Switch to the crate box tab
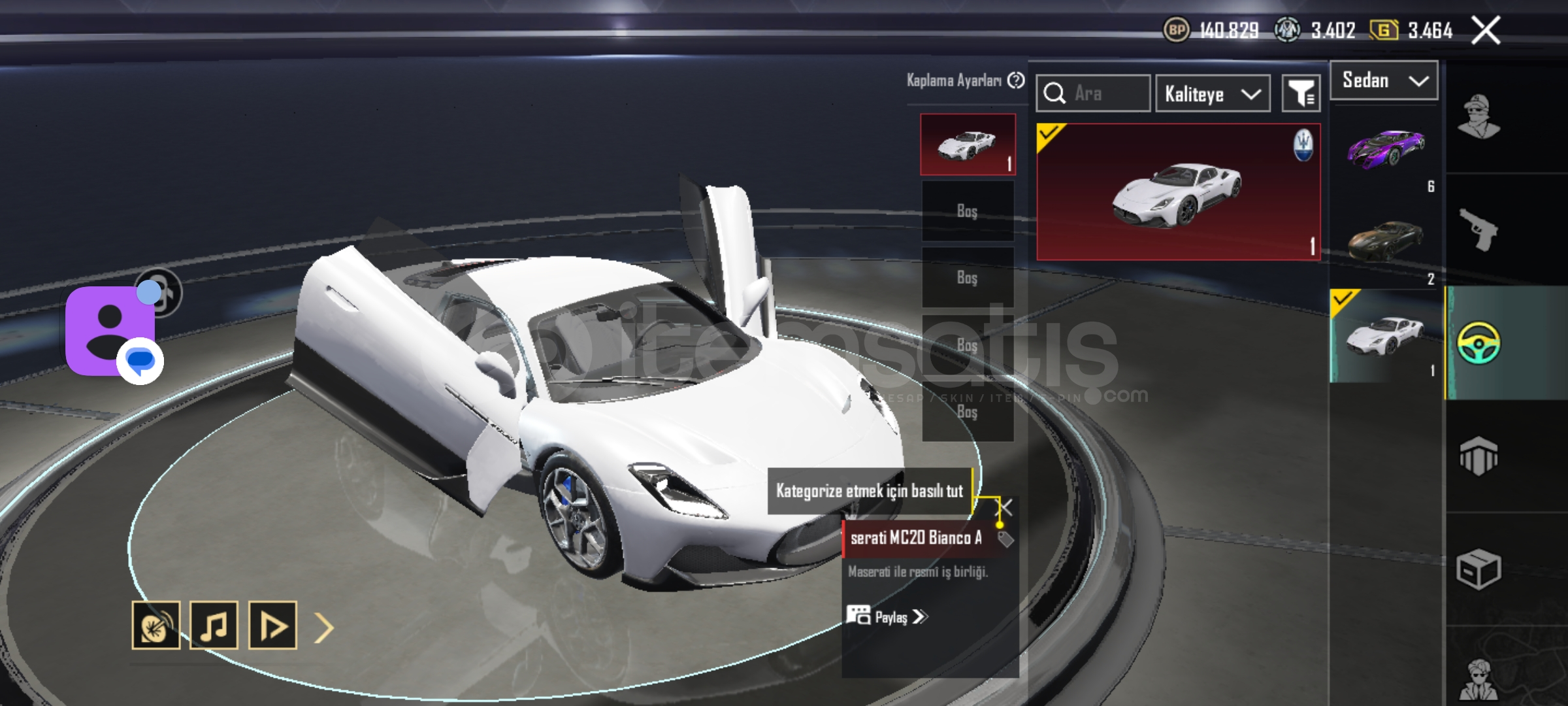Viewport: 1568px width, 706px height. point(1478,570)
